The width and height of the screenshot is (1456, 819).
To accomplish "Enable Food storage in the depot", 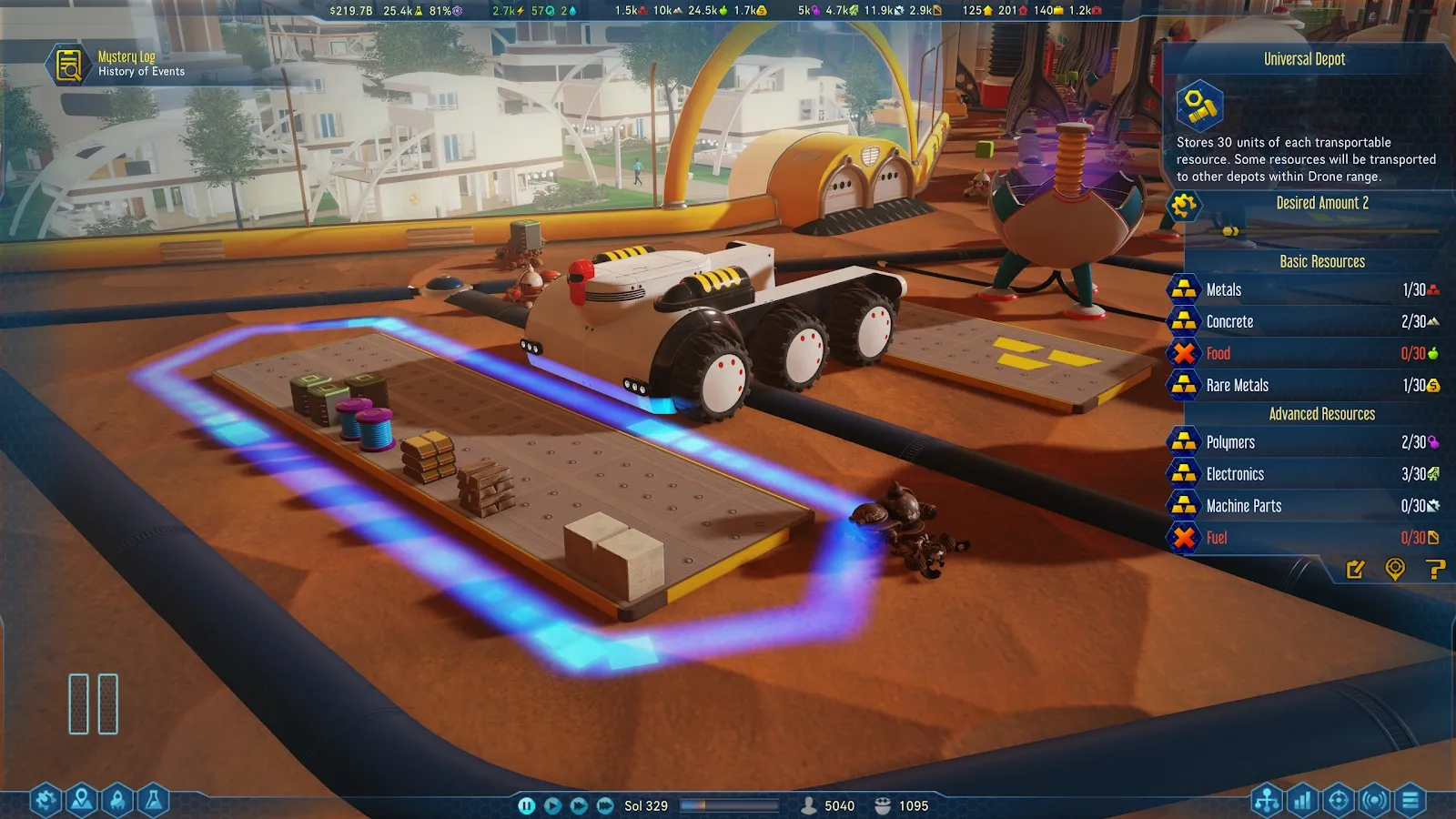I will pyautogui.click(x=1184, y=353).
